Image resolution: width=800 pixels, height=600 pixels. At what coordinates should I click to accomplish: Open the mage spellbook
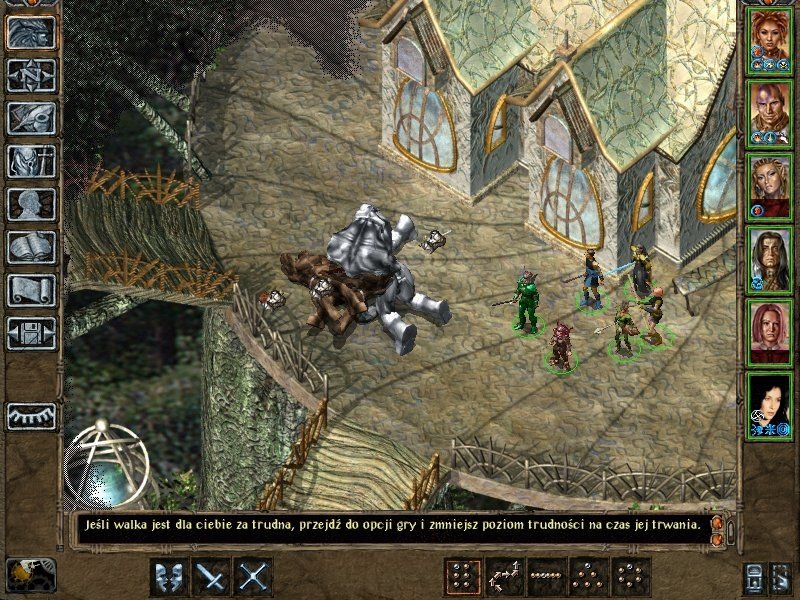[x=31, y=247]
